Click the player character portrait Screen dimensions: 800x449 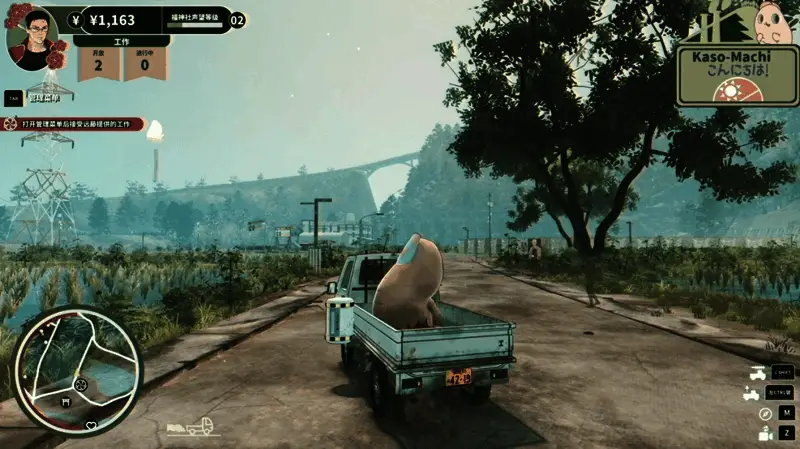pos(32,37)
